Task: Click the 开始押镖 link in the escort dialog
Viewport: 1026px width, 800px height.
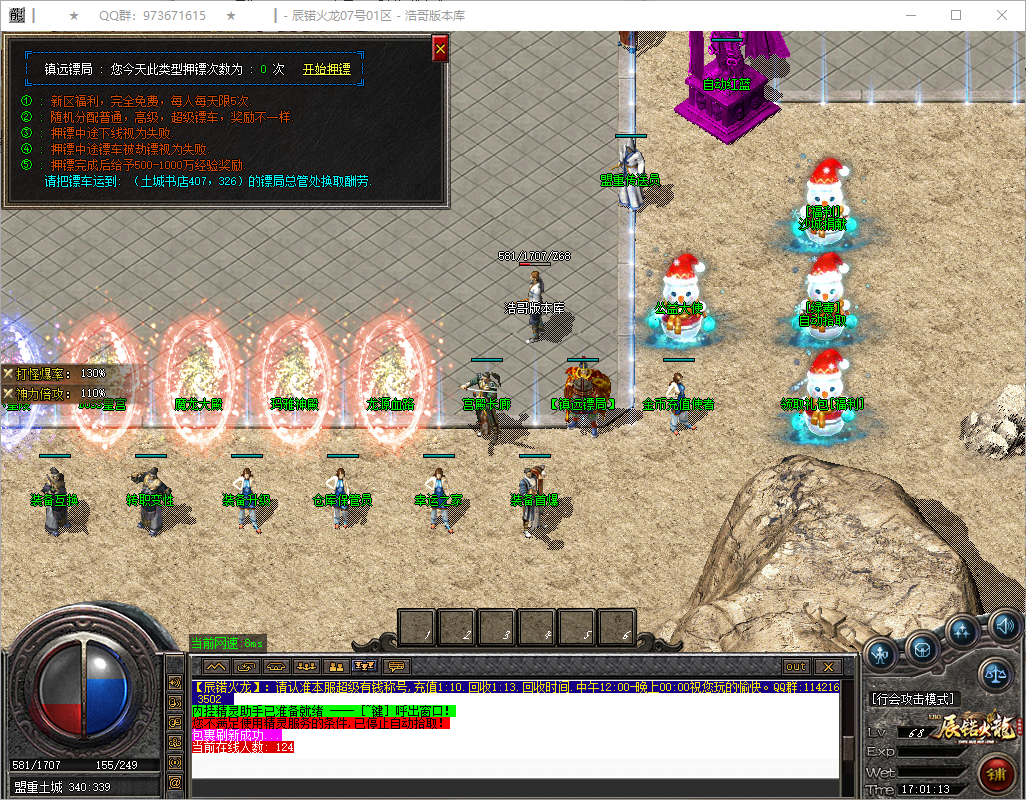Action: click(x=326, y=69)
